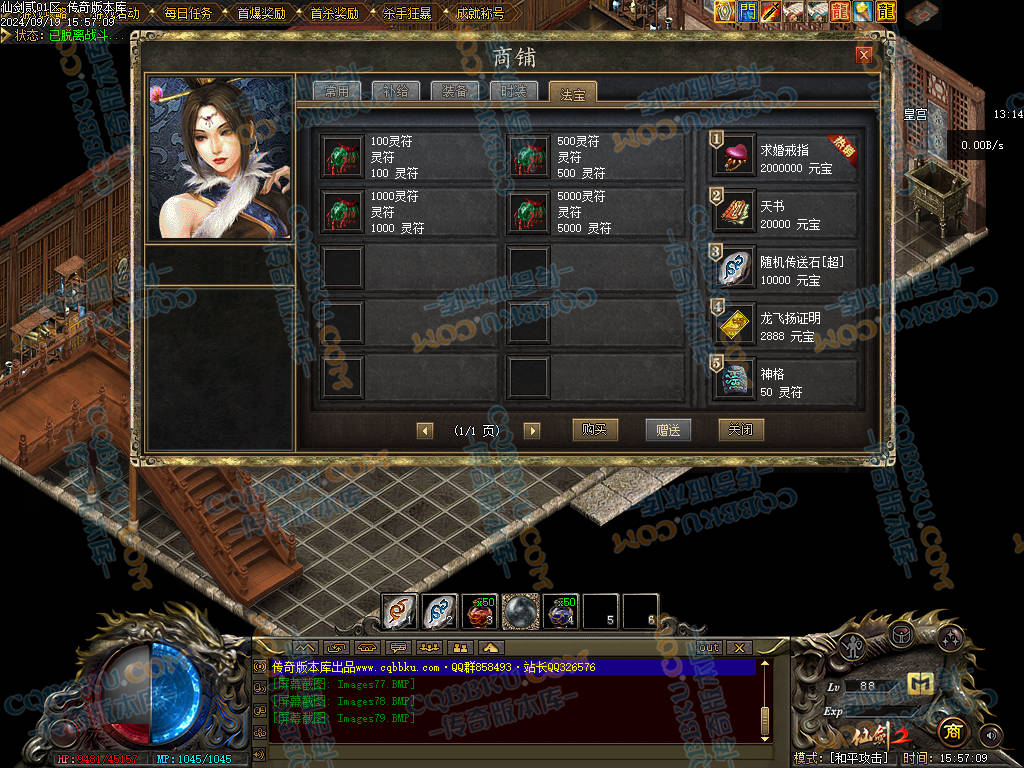Pick the 天书 item for 20000 元宝
Screen dimensions: 1024x768
(x=784, y=212)
